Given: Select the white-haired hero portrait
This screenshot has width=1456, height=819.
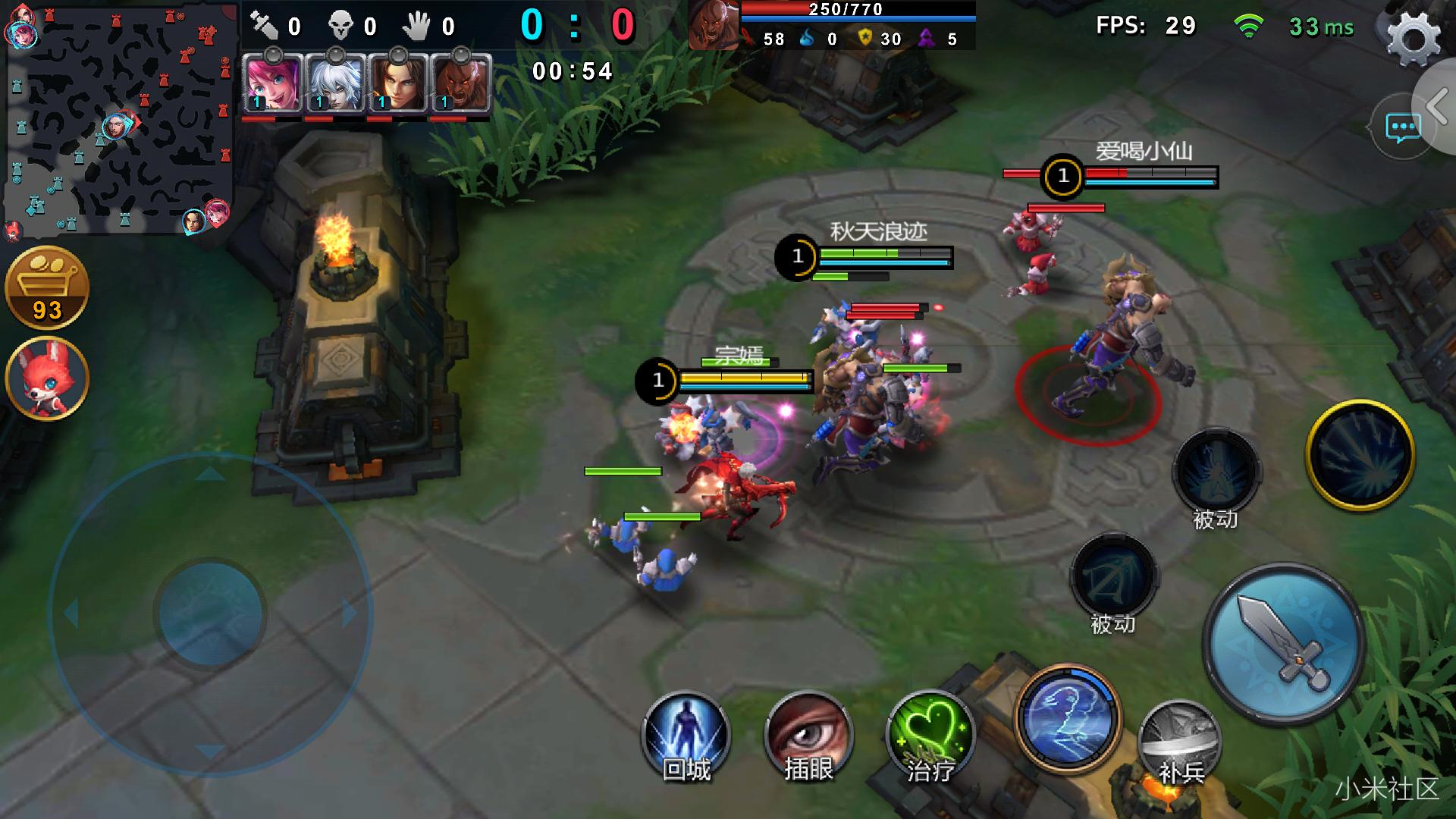Looking at the screenshot, I should (335, 83).
